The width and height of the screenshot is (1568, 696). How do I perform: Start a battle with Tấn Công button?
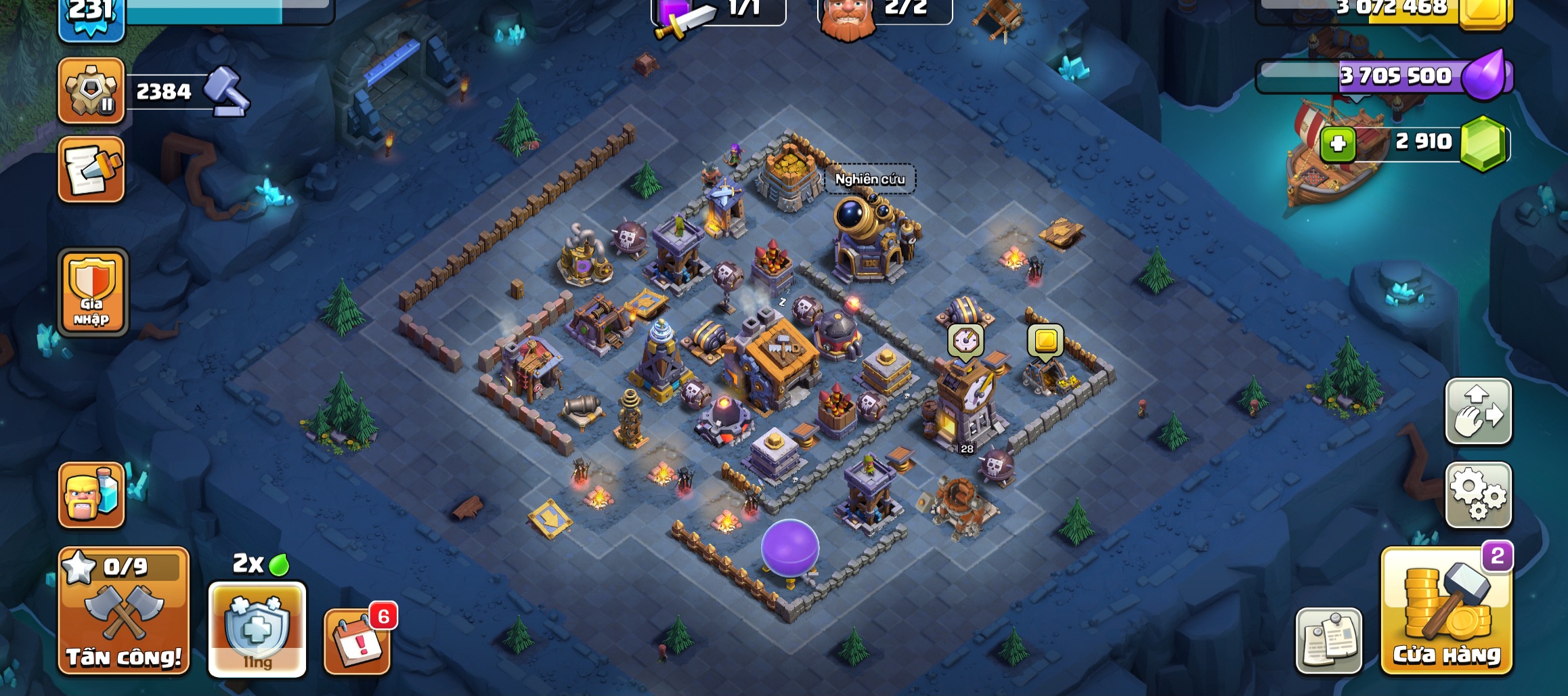(x=123, y=611)
